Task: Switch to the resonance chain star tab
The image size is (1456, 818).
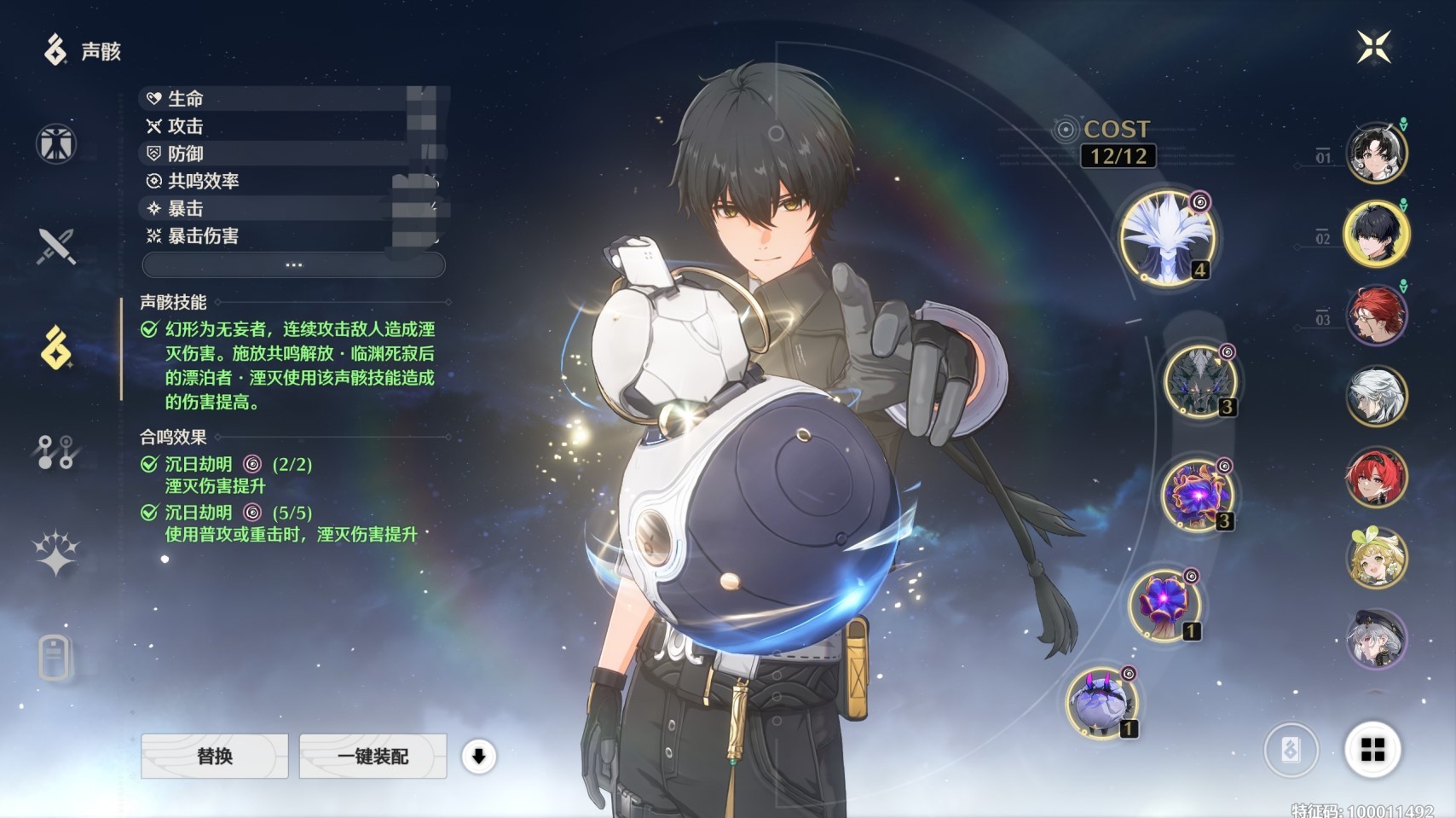Action: (x=56, y=554)
